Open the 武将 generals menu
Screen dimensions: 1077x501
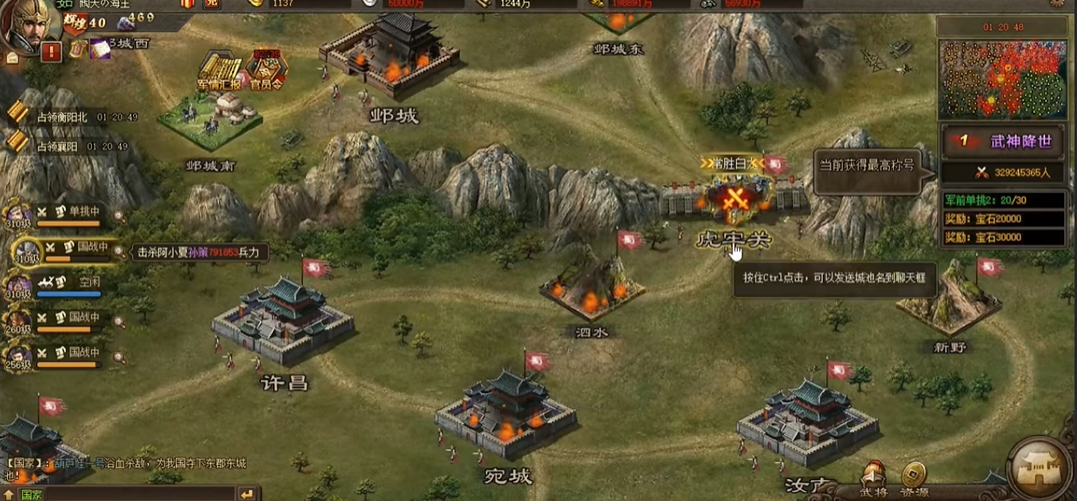(x=874, y=477)
